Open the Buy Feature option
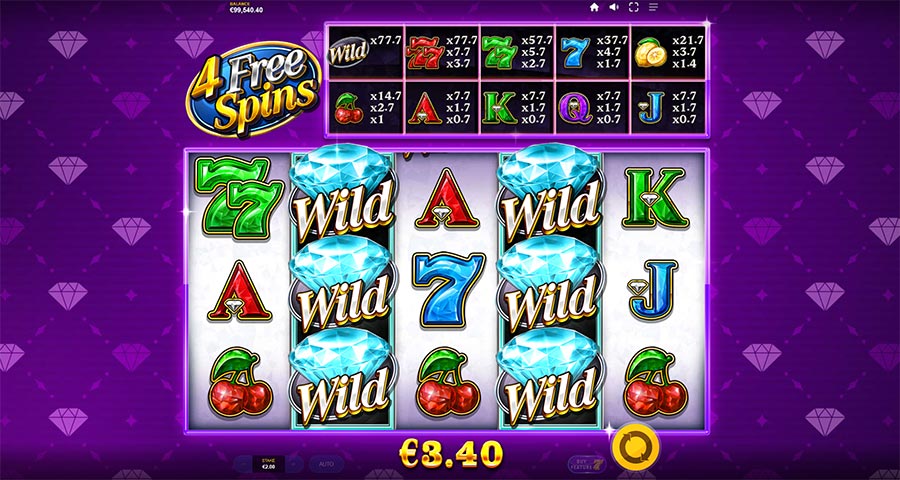 point(585,464)
